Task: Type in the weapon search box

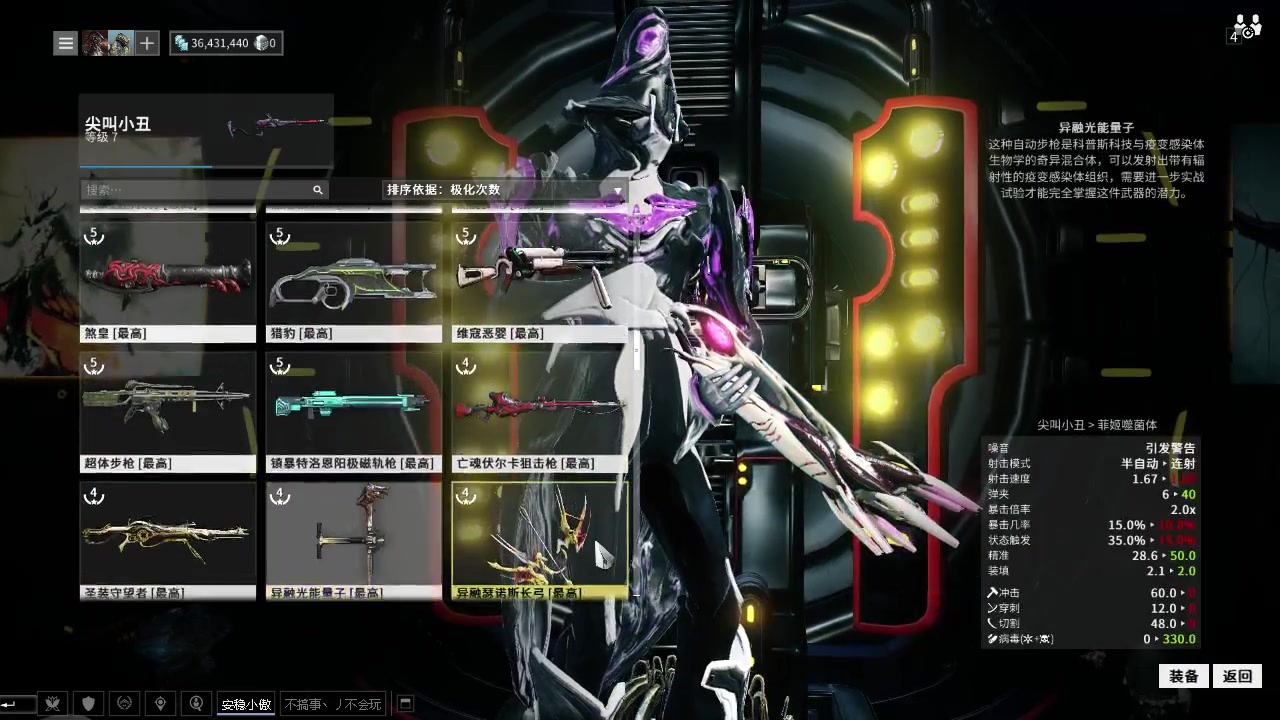Action: click(196, 189)
